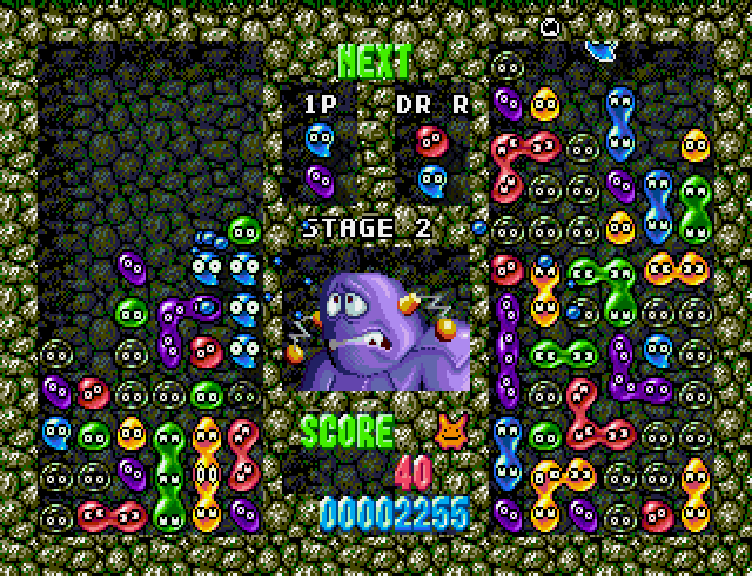Click the purple opponent portrait under Stage 2
The height and width of the screenshot is (576, 752).
point(380,322)
